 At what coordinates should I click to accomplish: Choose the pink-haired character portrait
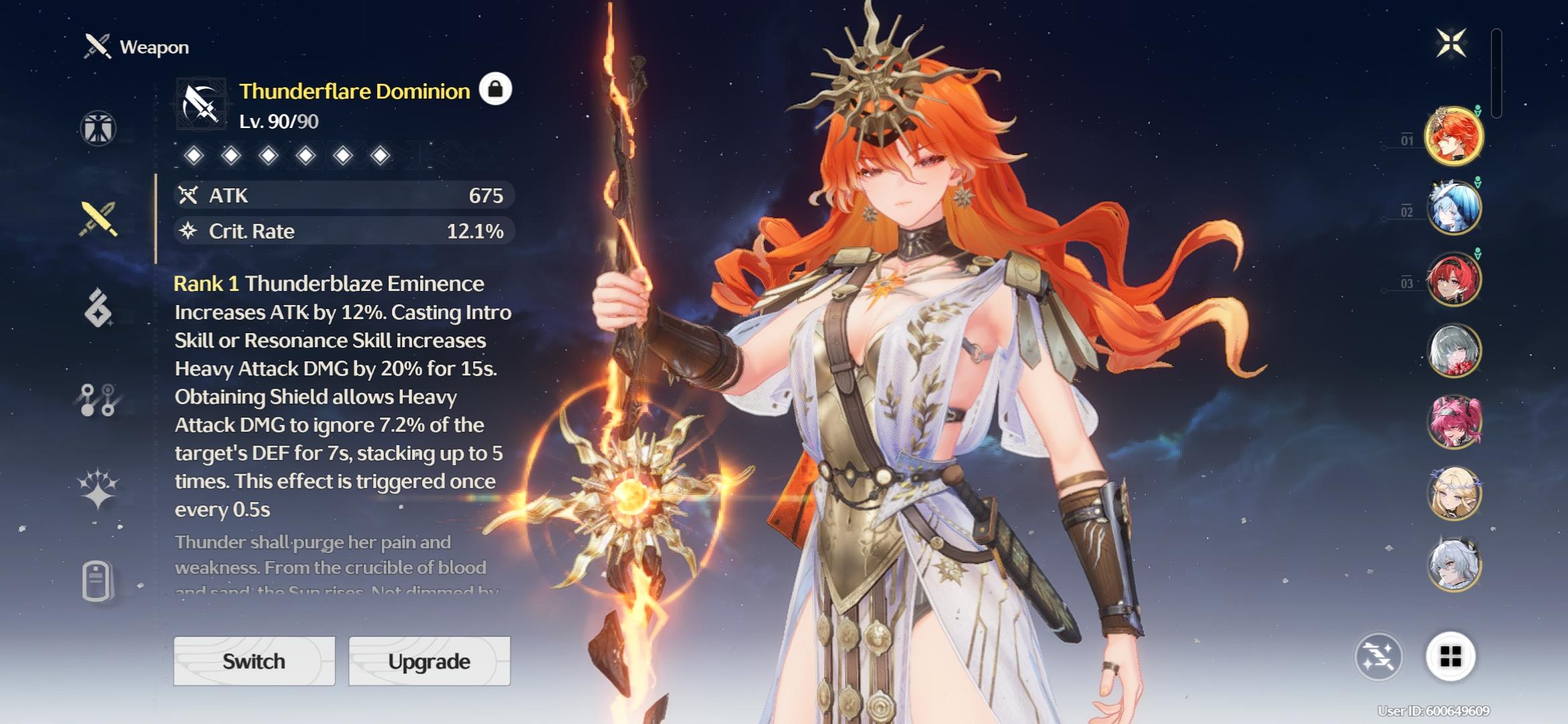(1453, 422)
